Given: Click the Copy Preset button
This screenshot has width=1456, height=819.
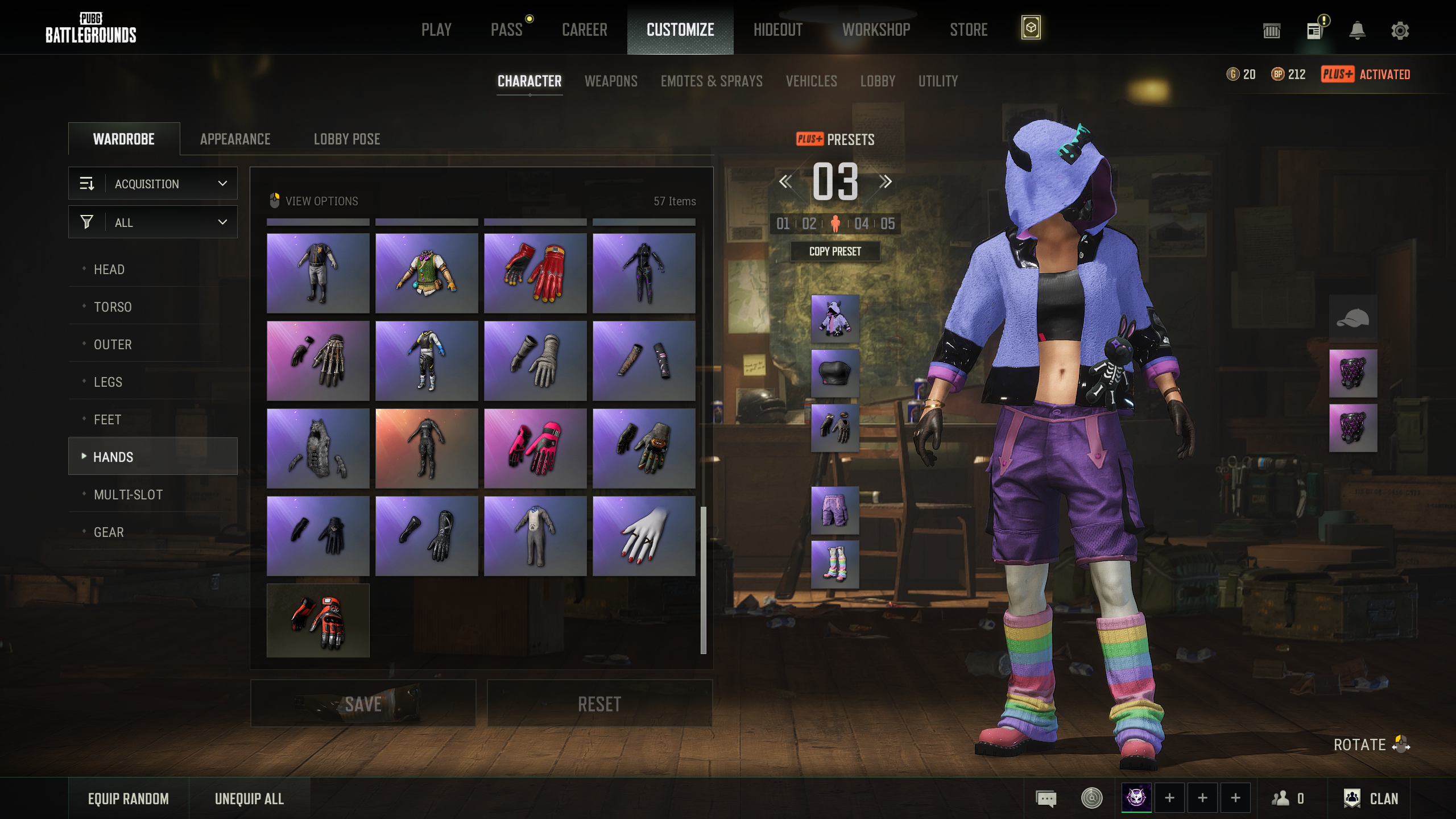Looking at the screenshot, I should 835,251.
